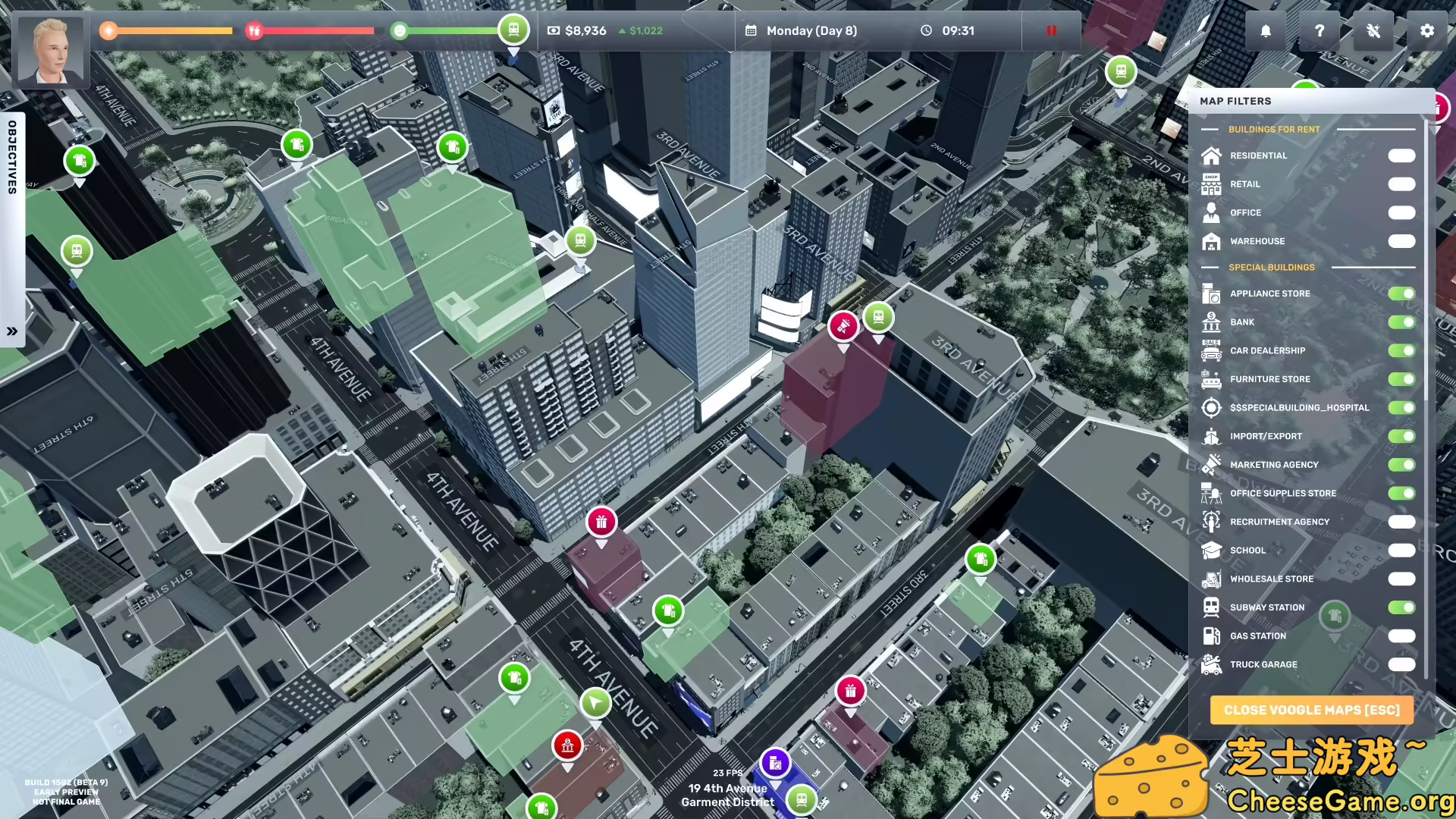1456x819 pixels.
Task: Open the settings gear icon
Action: (1427, 31)
